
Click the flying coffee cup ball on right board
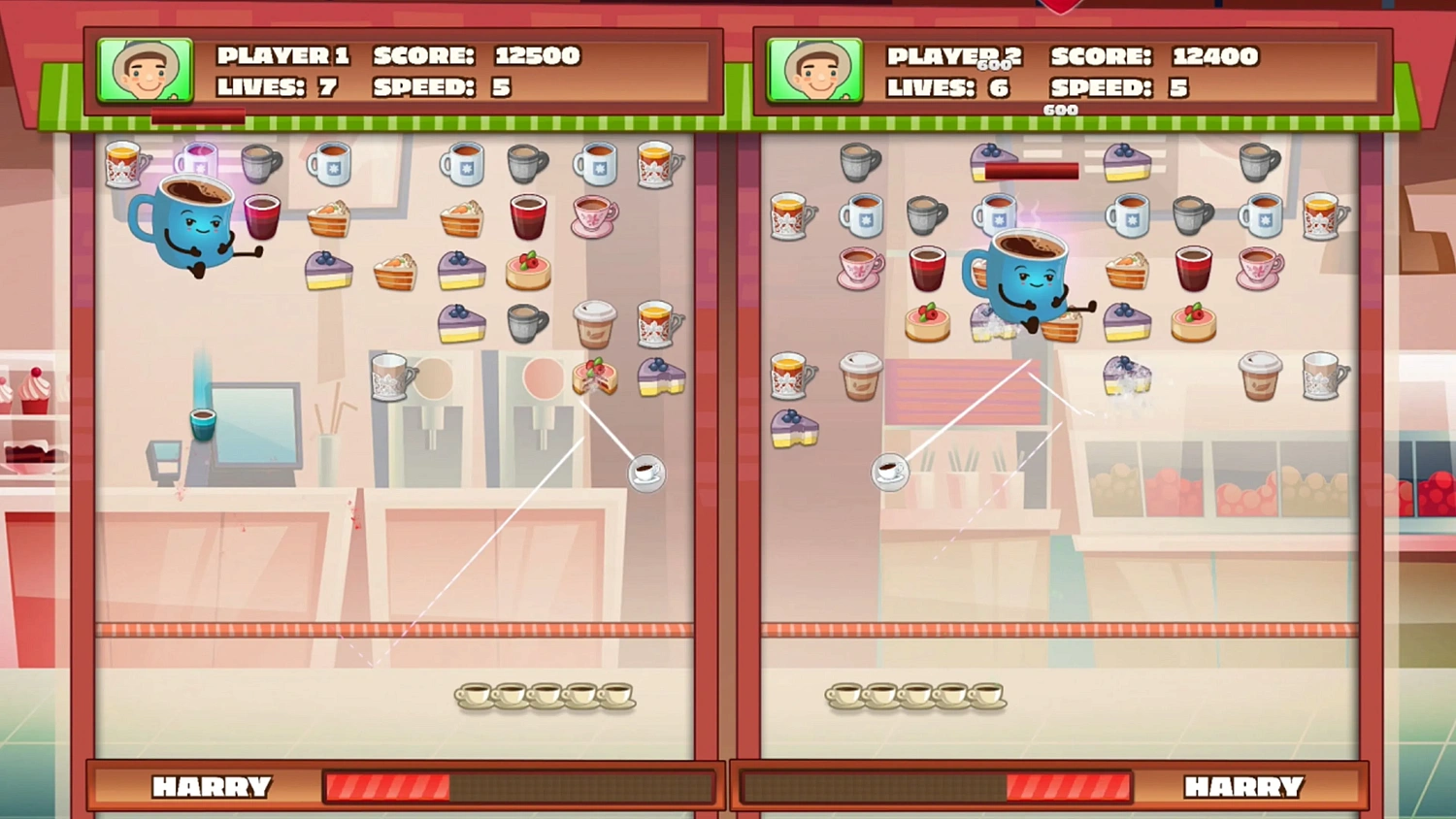890,474
